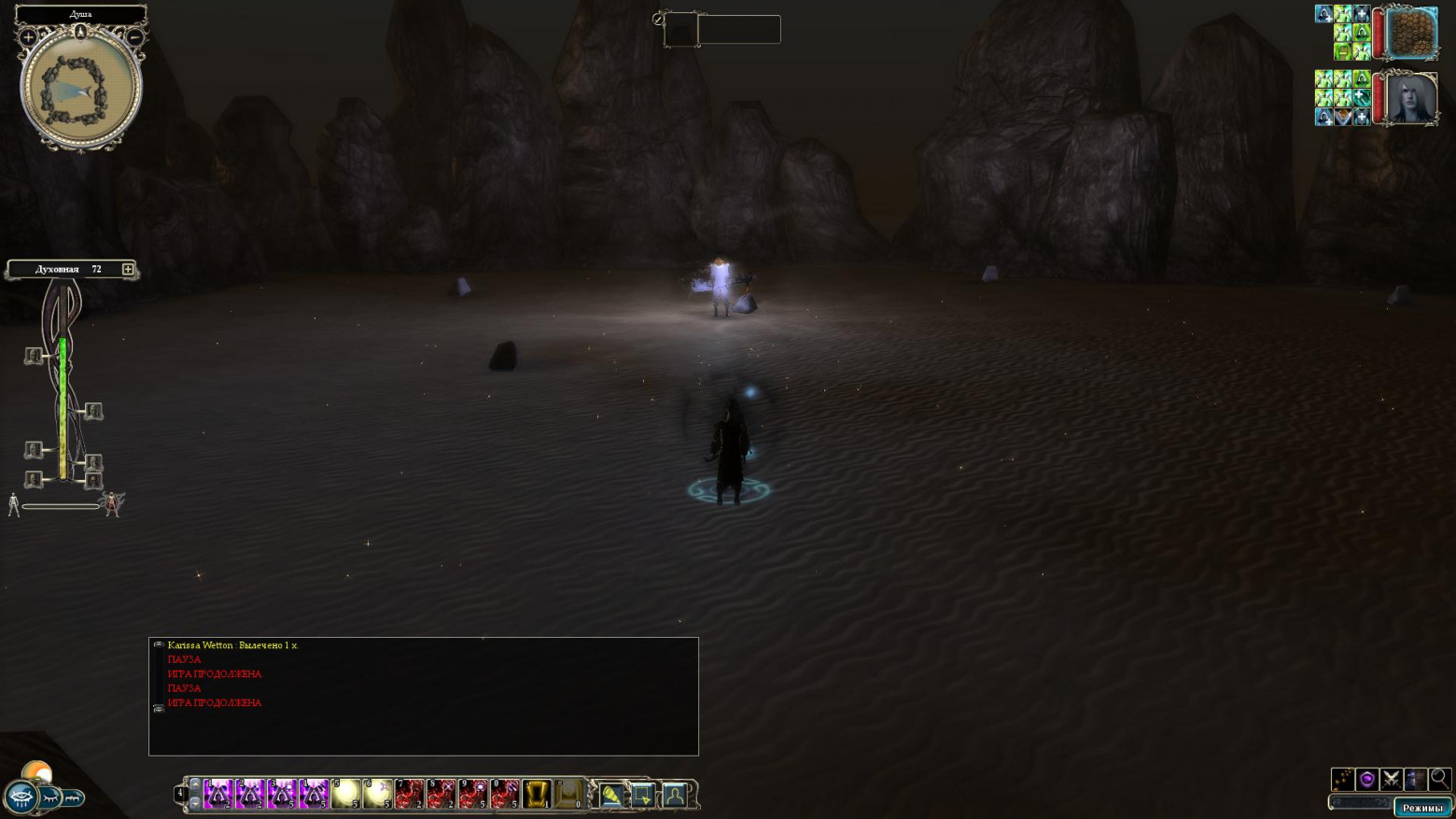Zoom in the minimap with plus button
The width and height of the screenshot is (1456, 819).
(x=28, y=37)
